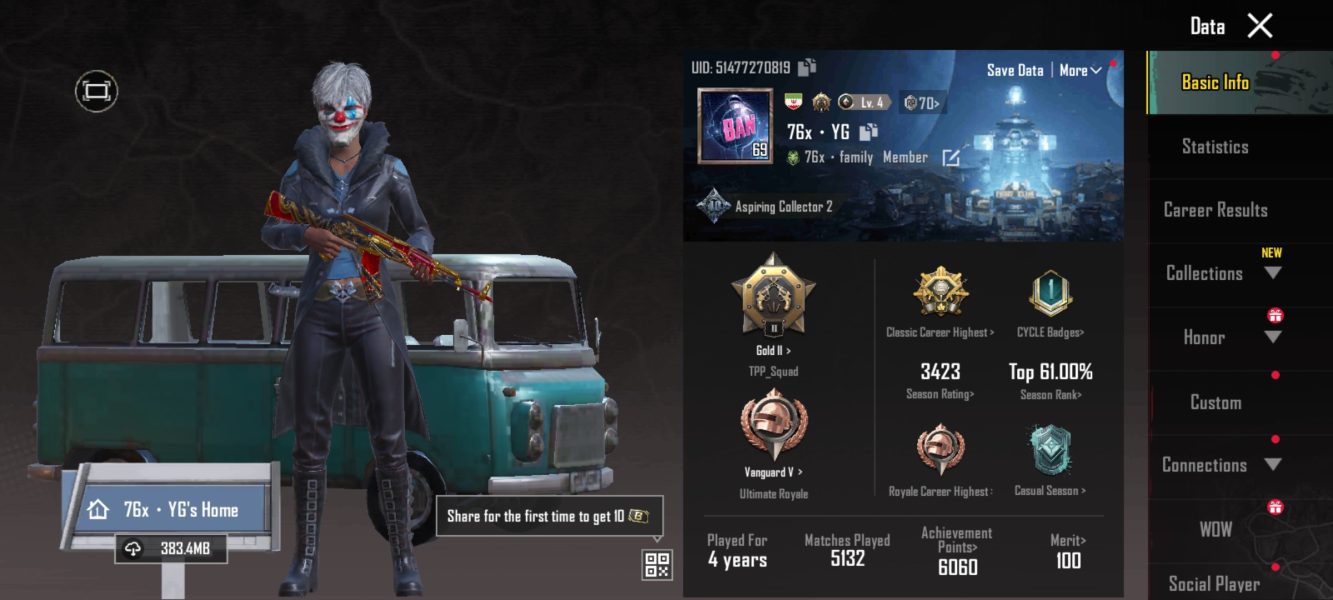Copy the UID number

click(807, 68)
